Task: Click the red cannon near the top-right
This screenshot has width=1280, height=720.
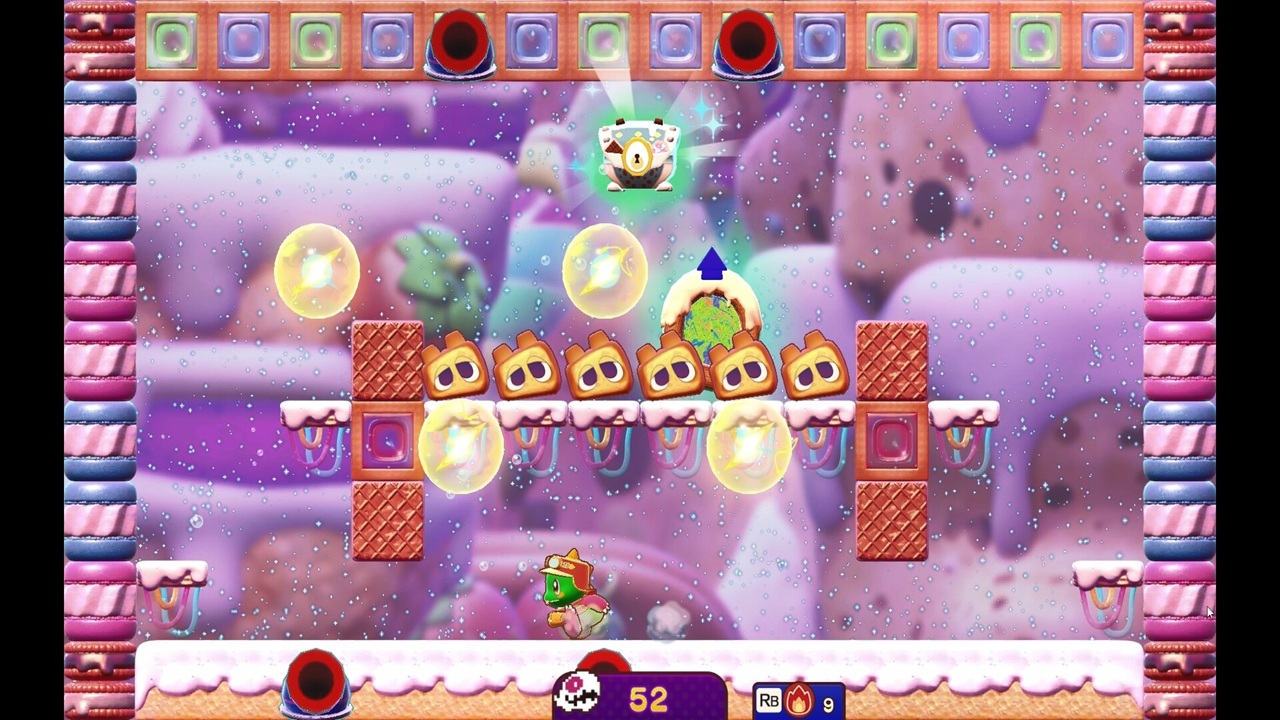Action: (748, 42)
